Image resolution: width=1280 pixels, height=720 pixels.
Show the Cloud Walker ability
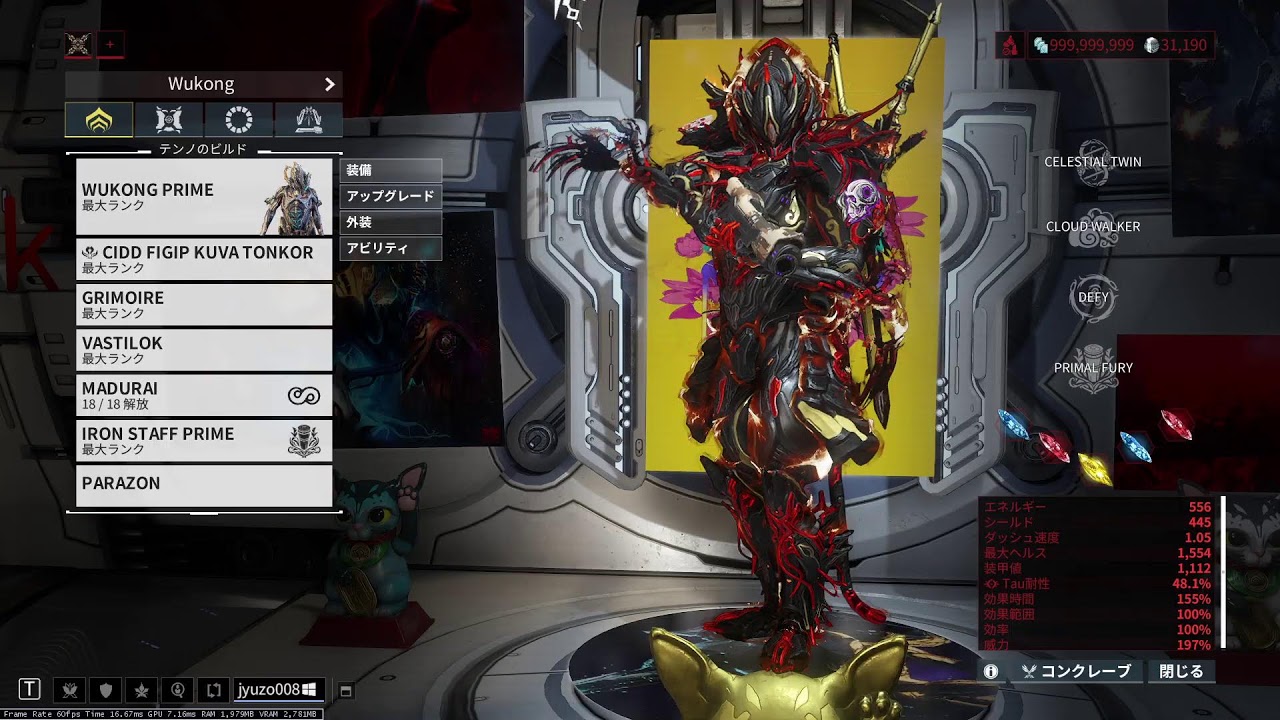[1093, 227]
